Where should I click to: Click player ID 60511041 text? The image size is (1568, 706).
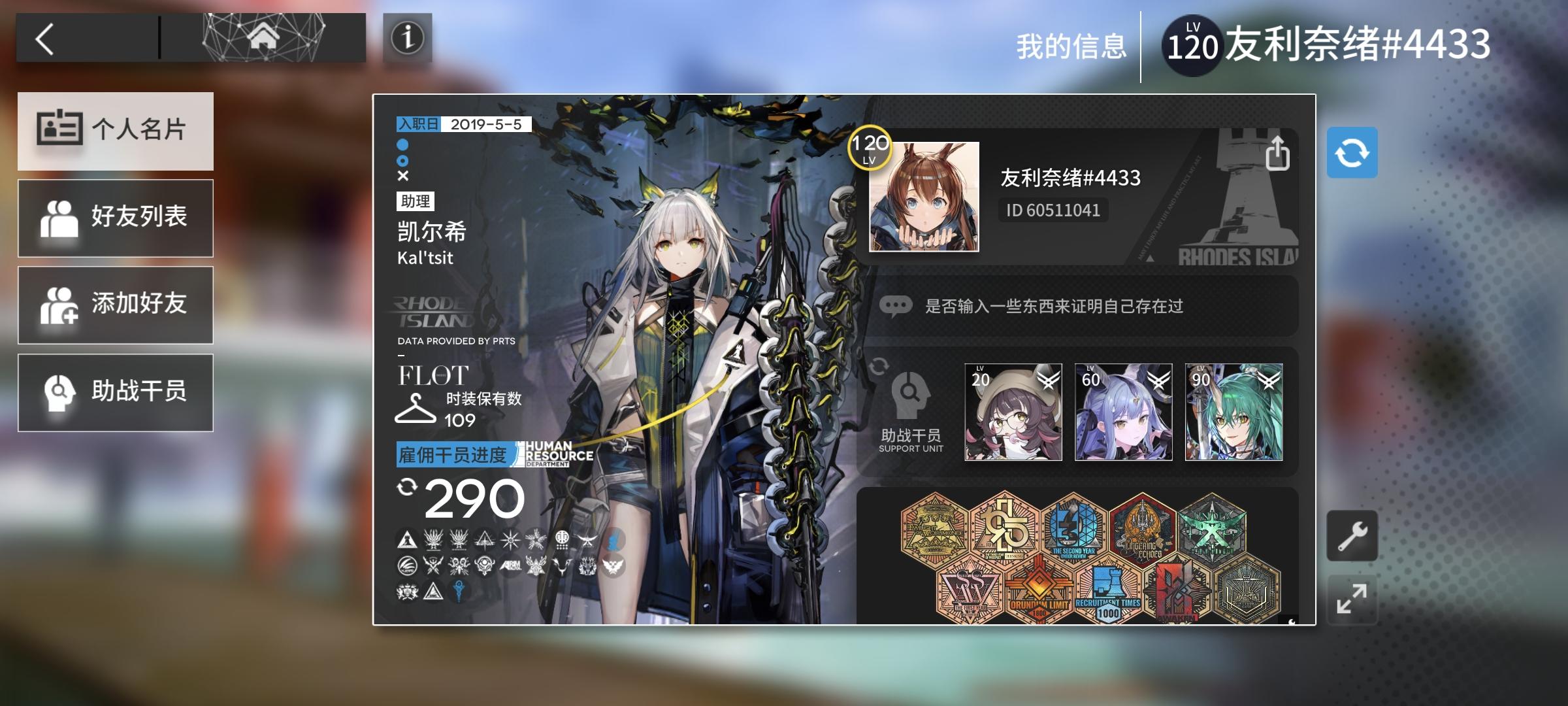1054,210
